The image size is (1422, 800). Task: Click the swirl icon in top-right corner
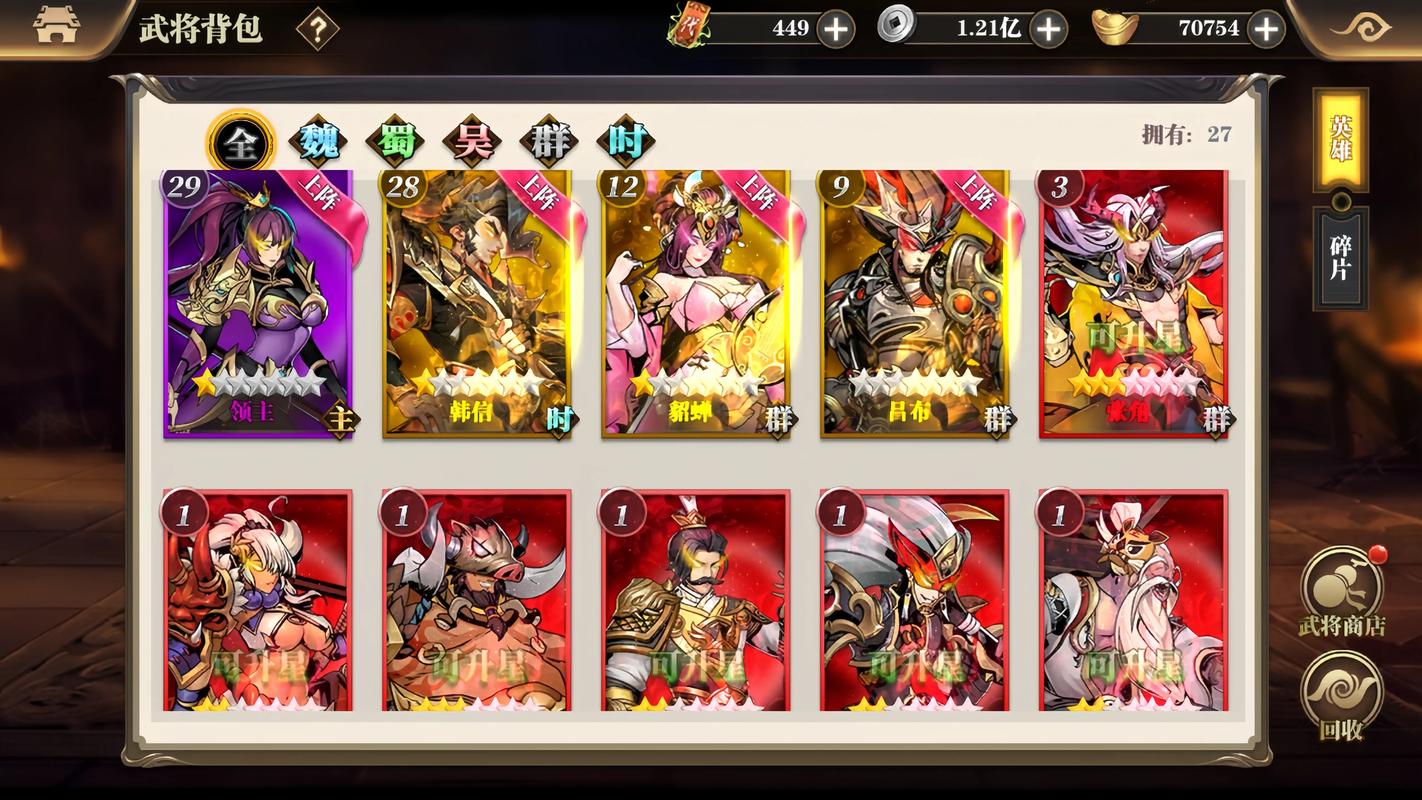point(1366,28)
